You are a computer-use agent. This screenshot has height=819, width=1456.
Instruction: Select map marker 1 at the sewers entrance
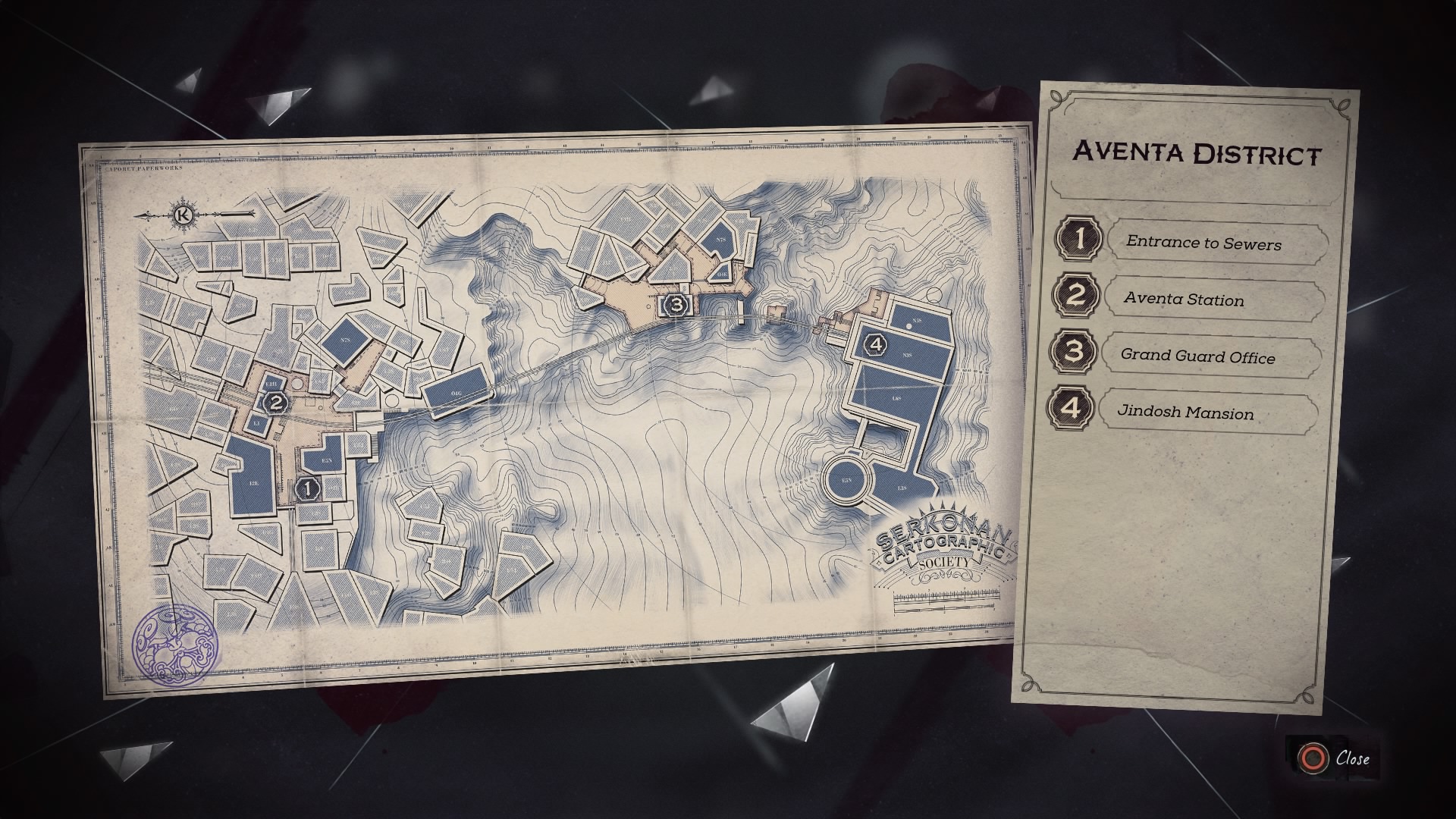pyautogui.click(x=306, y=490)
